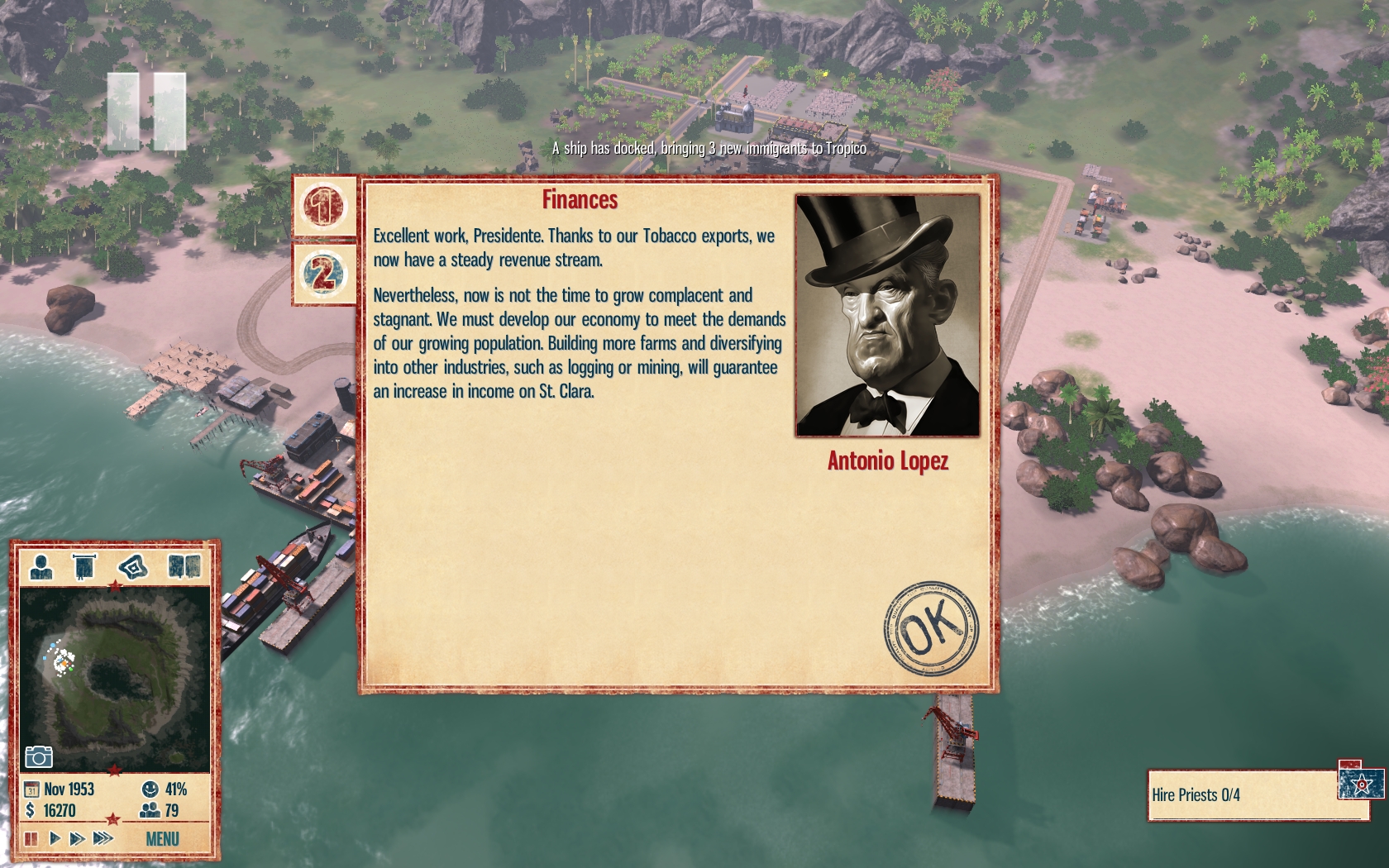Open the hanging banner icon above minimap
The width and height of the screenshot is (1389, 868).
84,567
